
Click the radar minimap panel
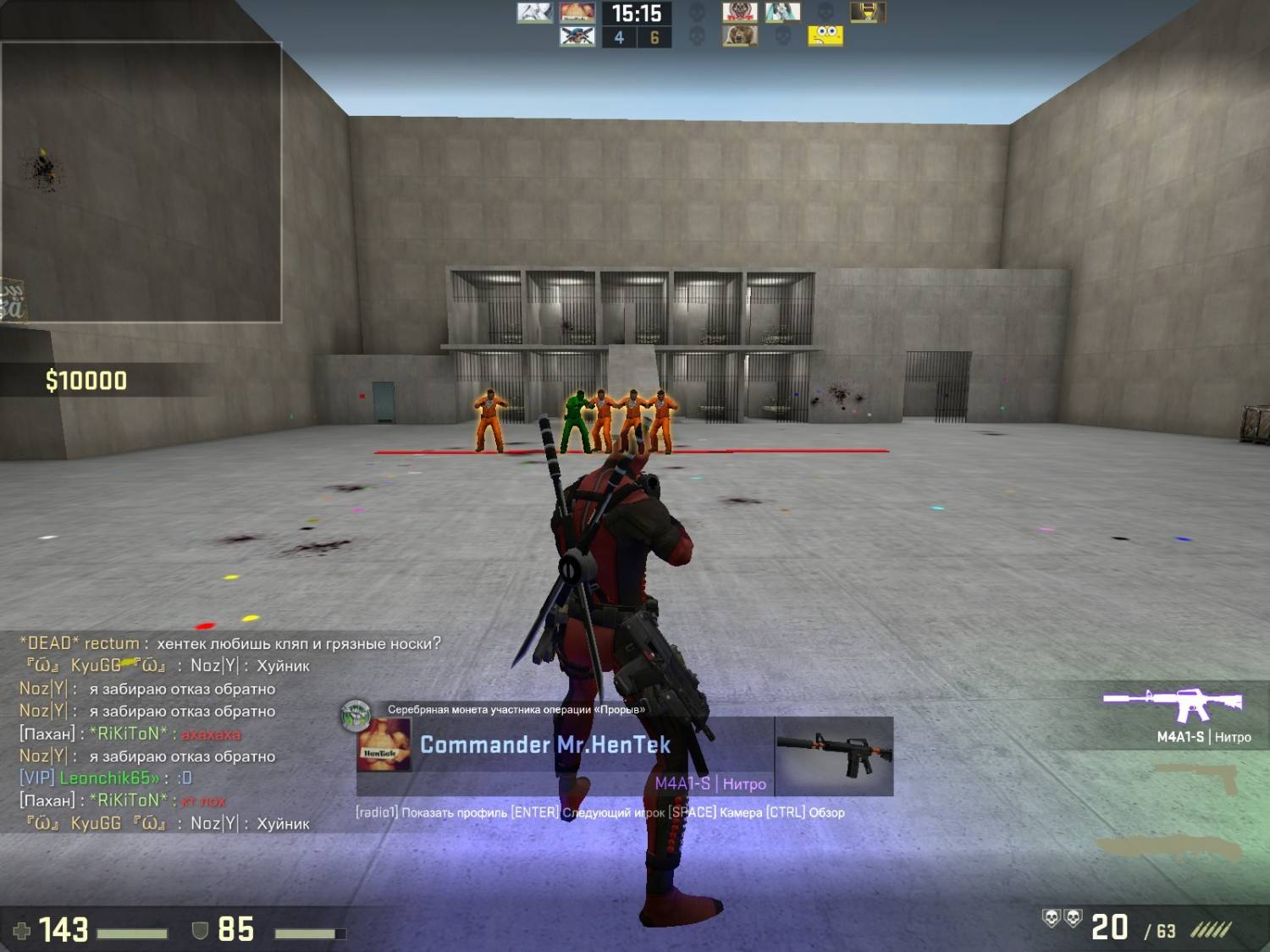[141, 182]
